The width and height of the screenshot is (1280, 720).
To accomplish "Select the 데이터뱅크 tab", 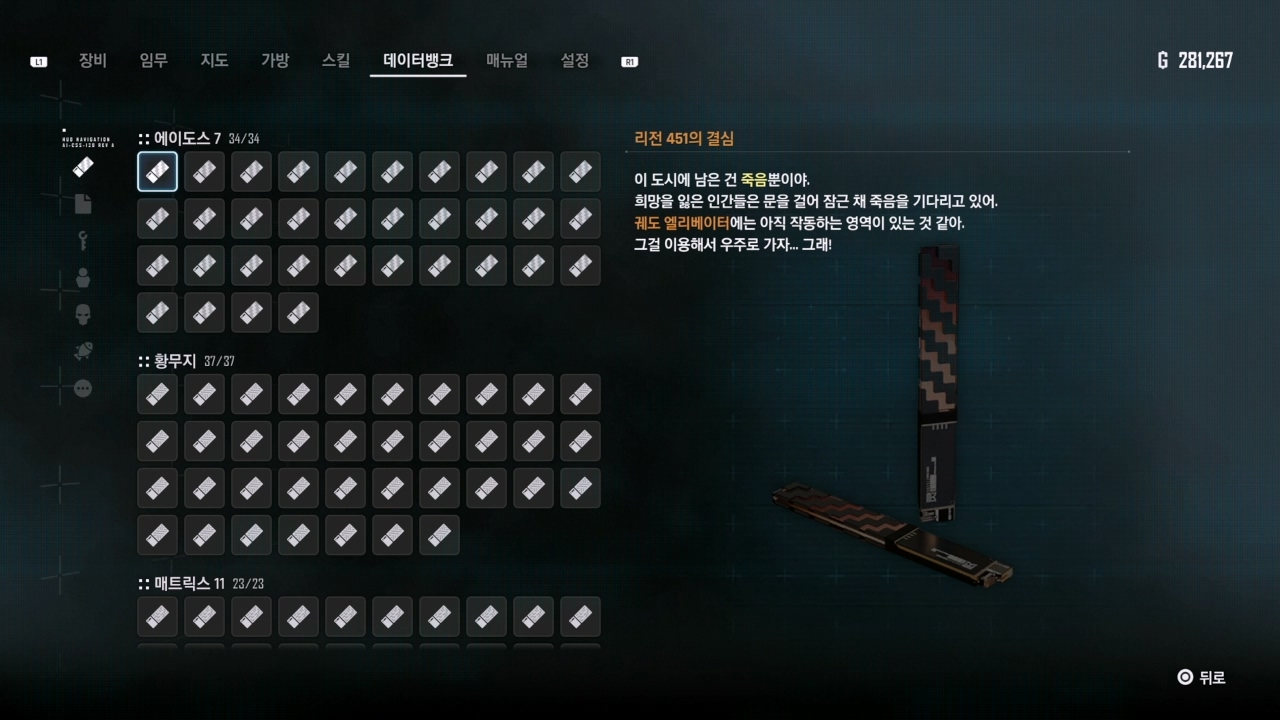I will [418, 61].
